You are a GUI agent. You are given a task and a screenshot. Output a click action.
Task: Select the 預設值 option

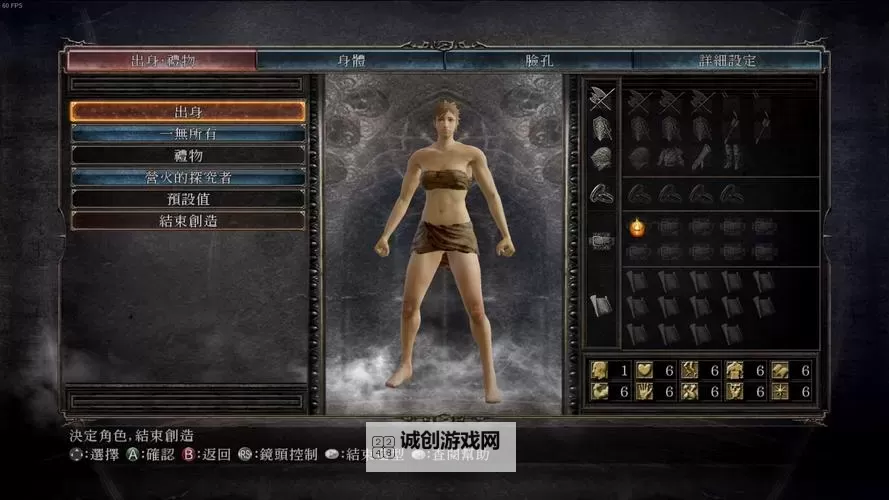pyautogui.click(x=188, y=199)
